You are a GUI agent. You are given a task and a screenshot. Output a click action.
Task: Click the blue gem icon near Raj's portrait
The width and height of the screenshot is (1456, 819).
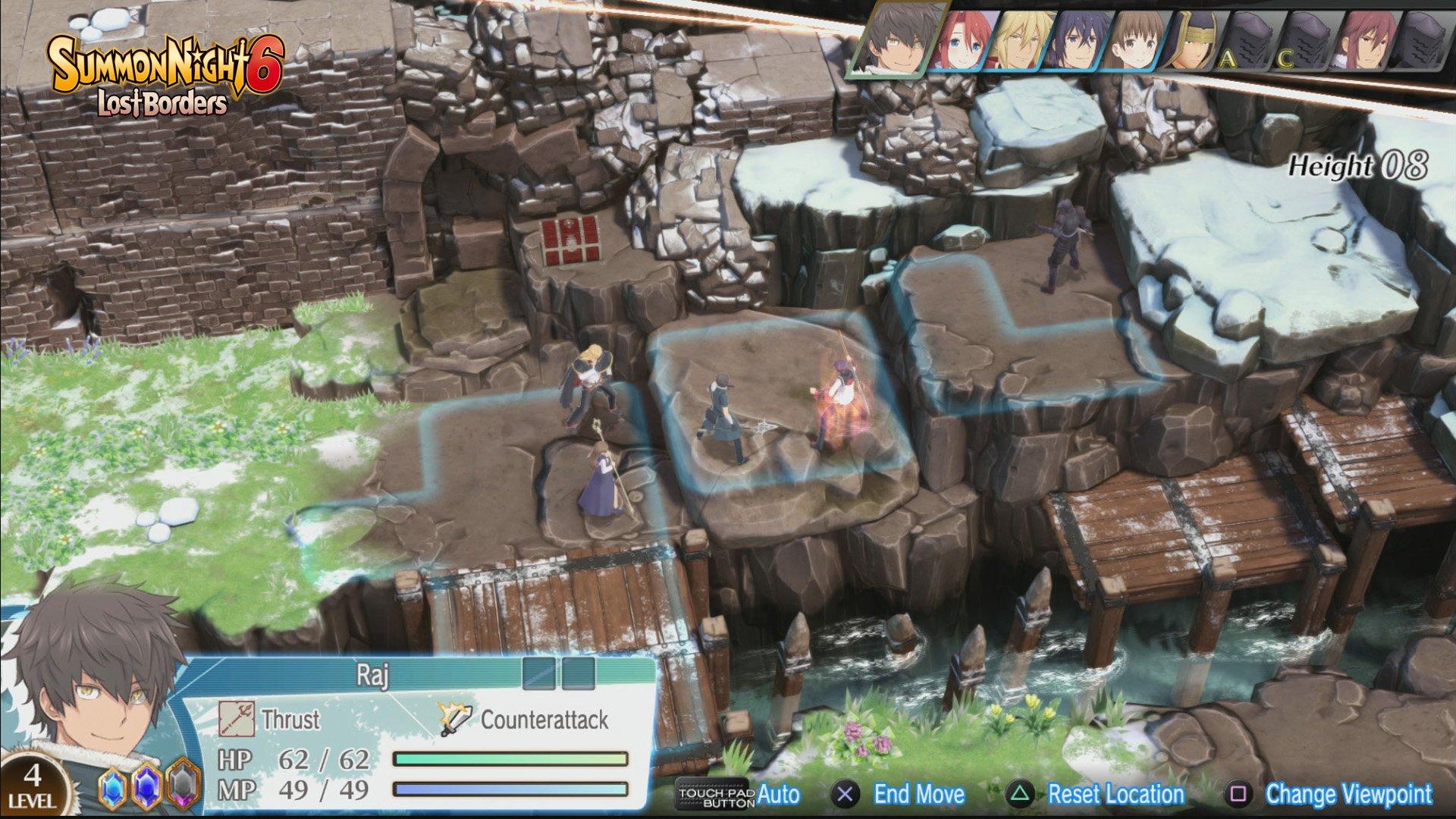click(113, 787)
